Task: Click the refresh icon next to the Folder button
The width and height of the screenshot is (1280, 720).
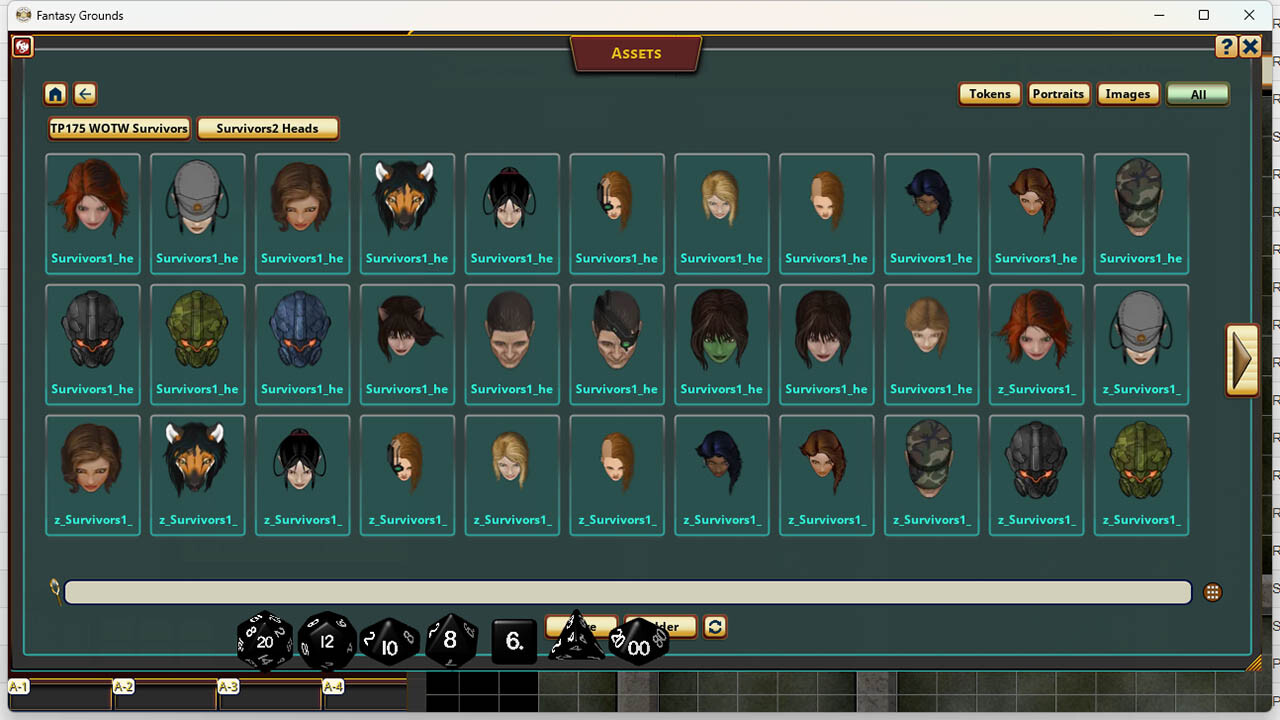Action: pos(715,627)
